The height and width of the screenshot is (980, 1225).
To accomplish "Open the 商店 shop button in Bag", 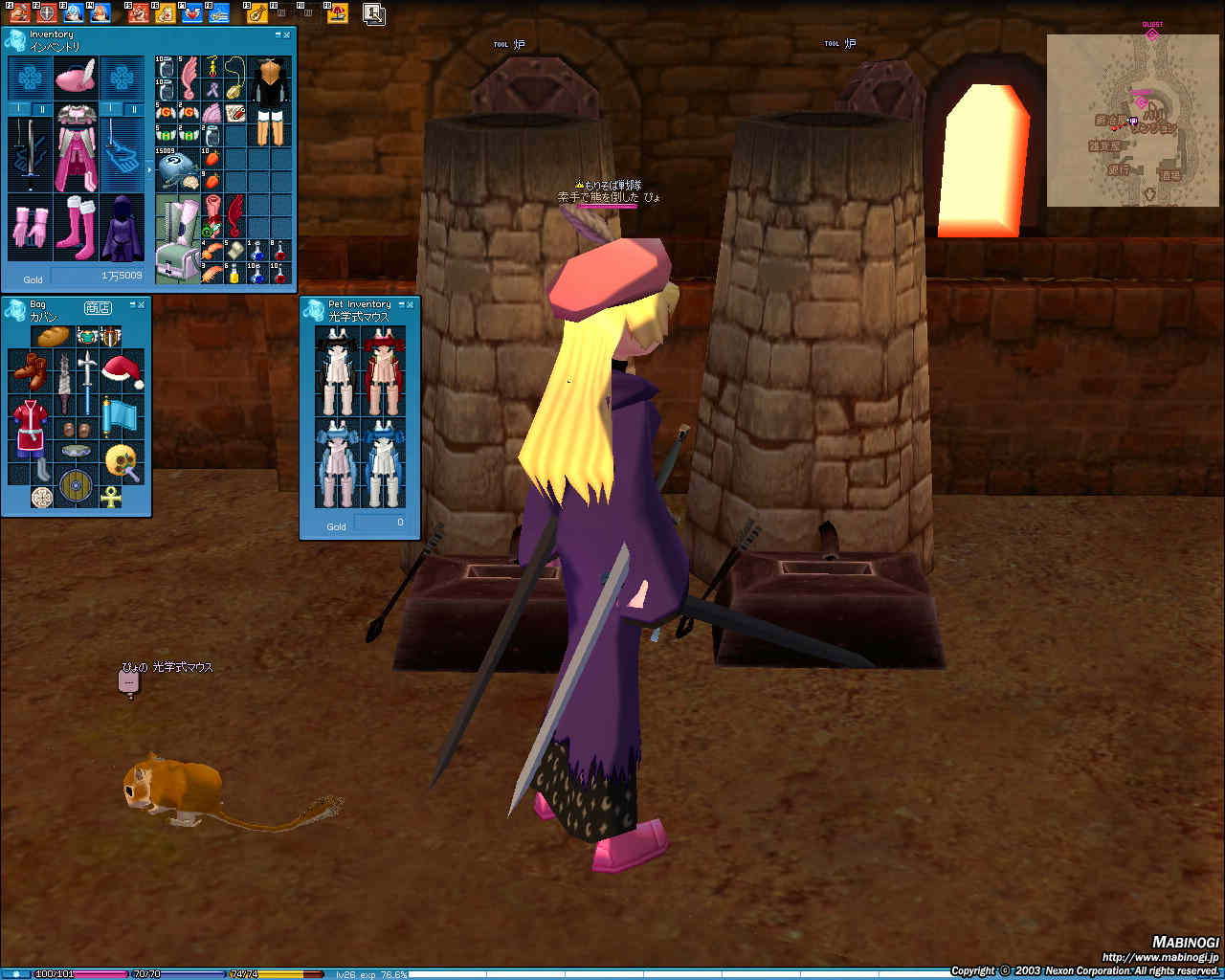I will [98, 308].
